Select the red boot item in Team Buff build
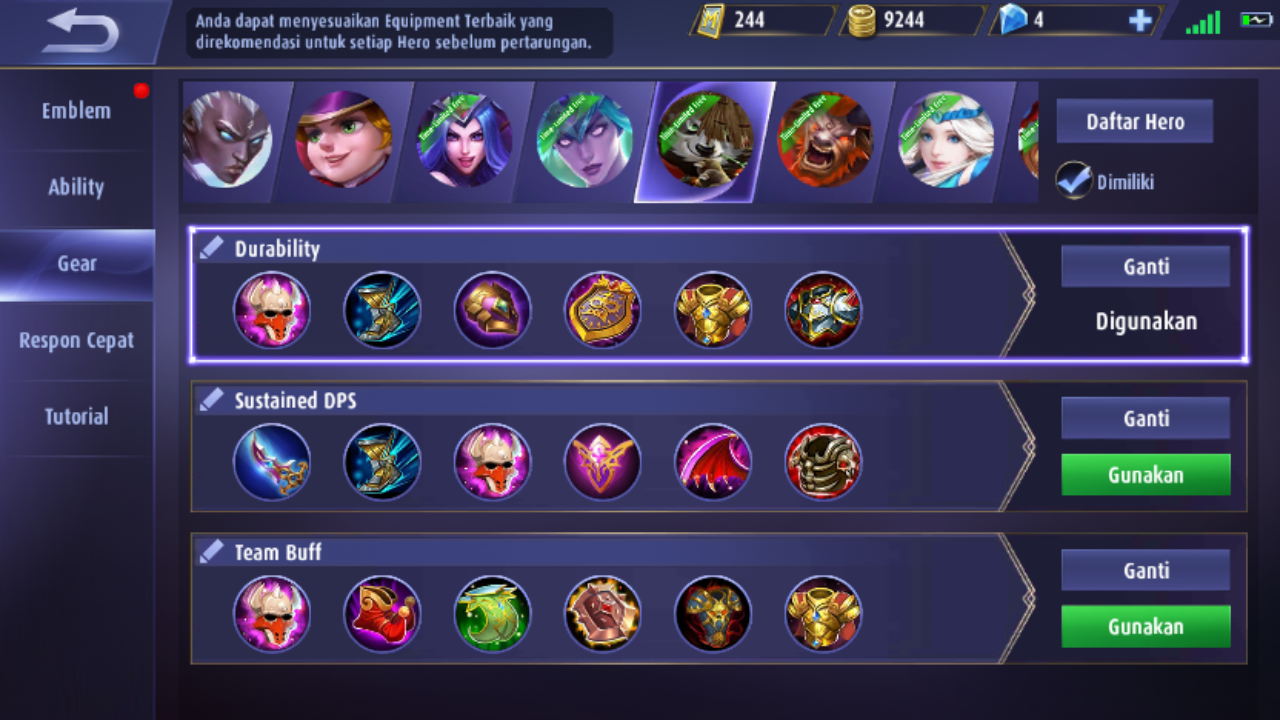1280x720 pixels. tap(382, 614)
